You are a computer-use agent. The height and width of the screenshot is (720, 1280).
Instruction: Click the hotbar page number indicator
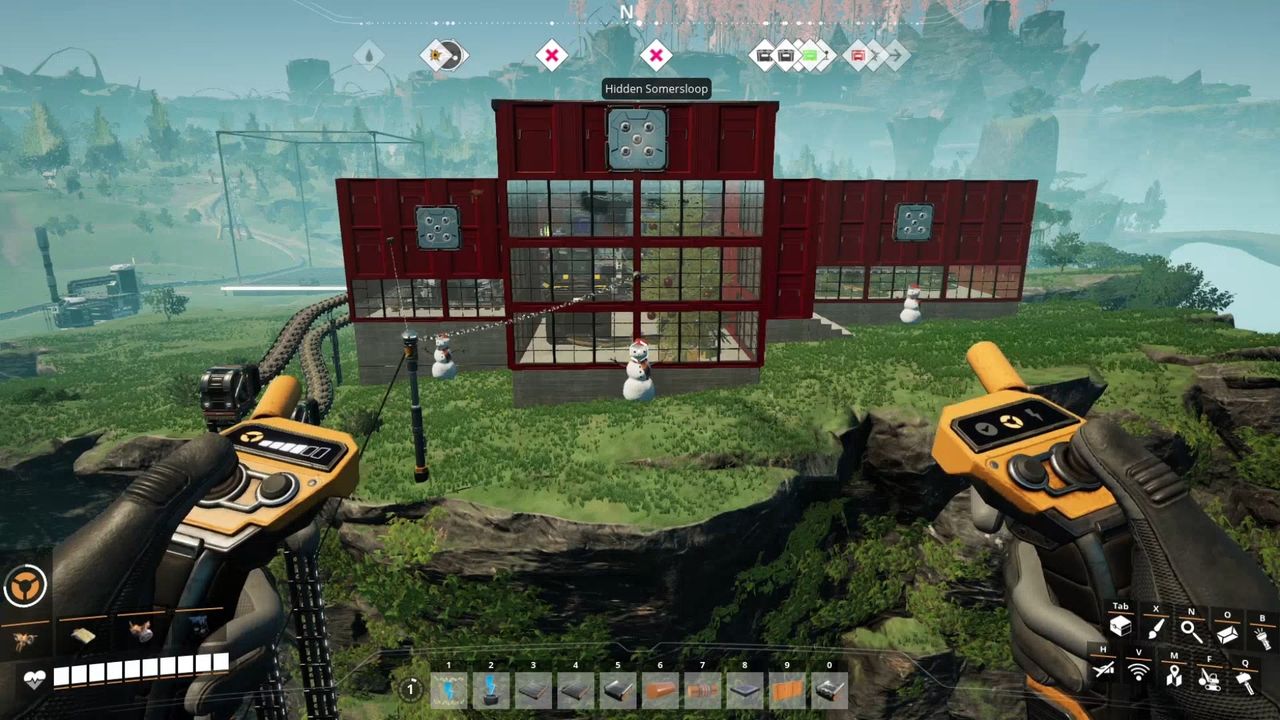tap(410, 688)
